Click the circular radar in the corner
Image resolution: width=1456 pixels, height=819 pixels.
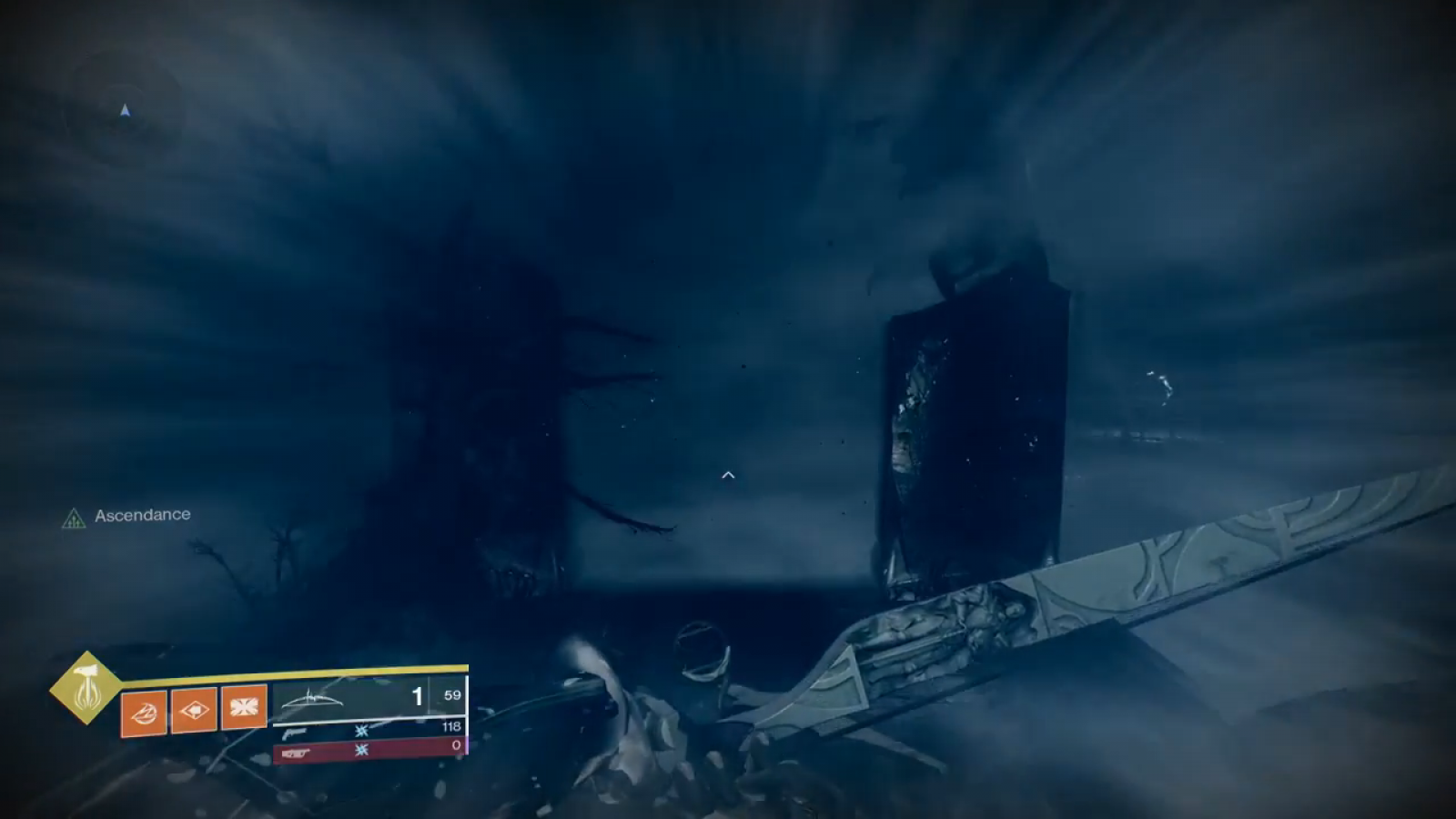point(125,111)
